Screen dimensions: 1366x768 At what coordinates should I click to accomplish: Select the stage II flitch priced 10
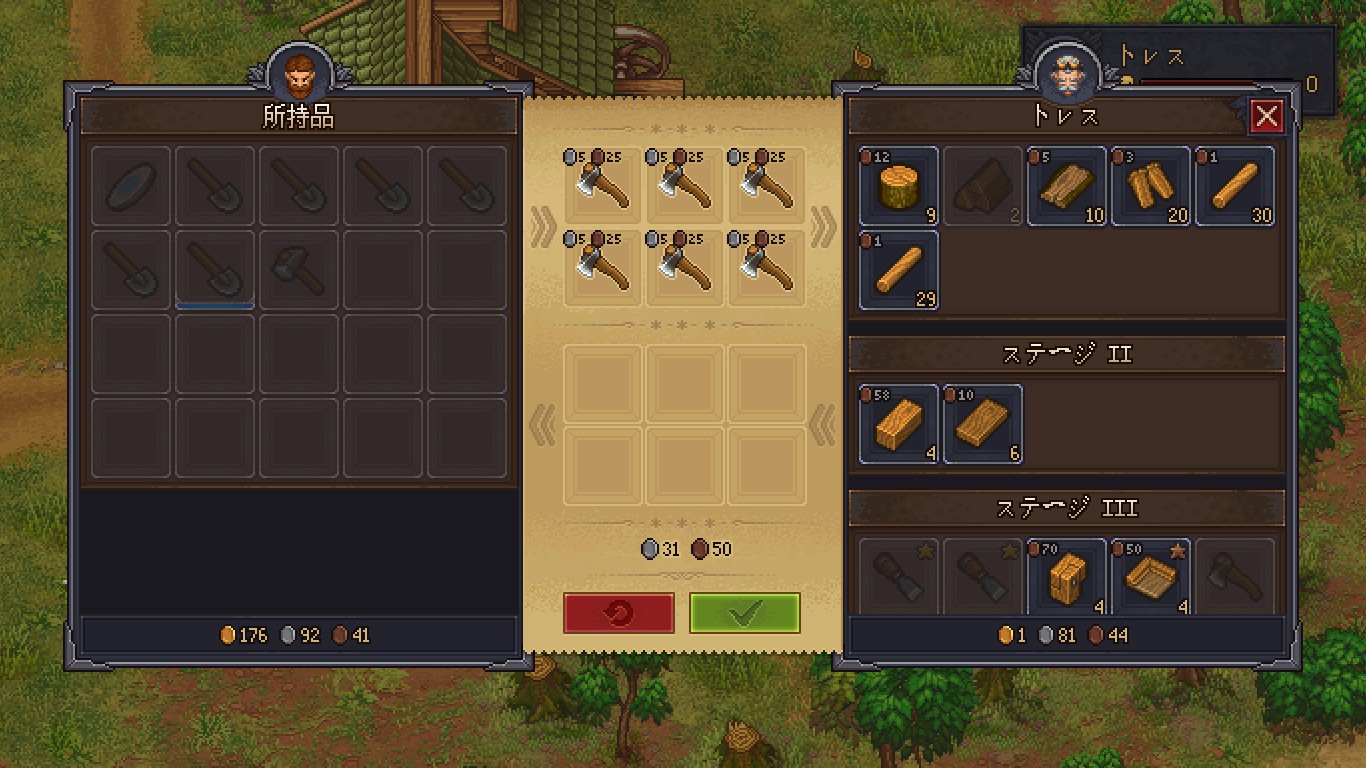coord(983,424)
